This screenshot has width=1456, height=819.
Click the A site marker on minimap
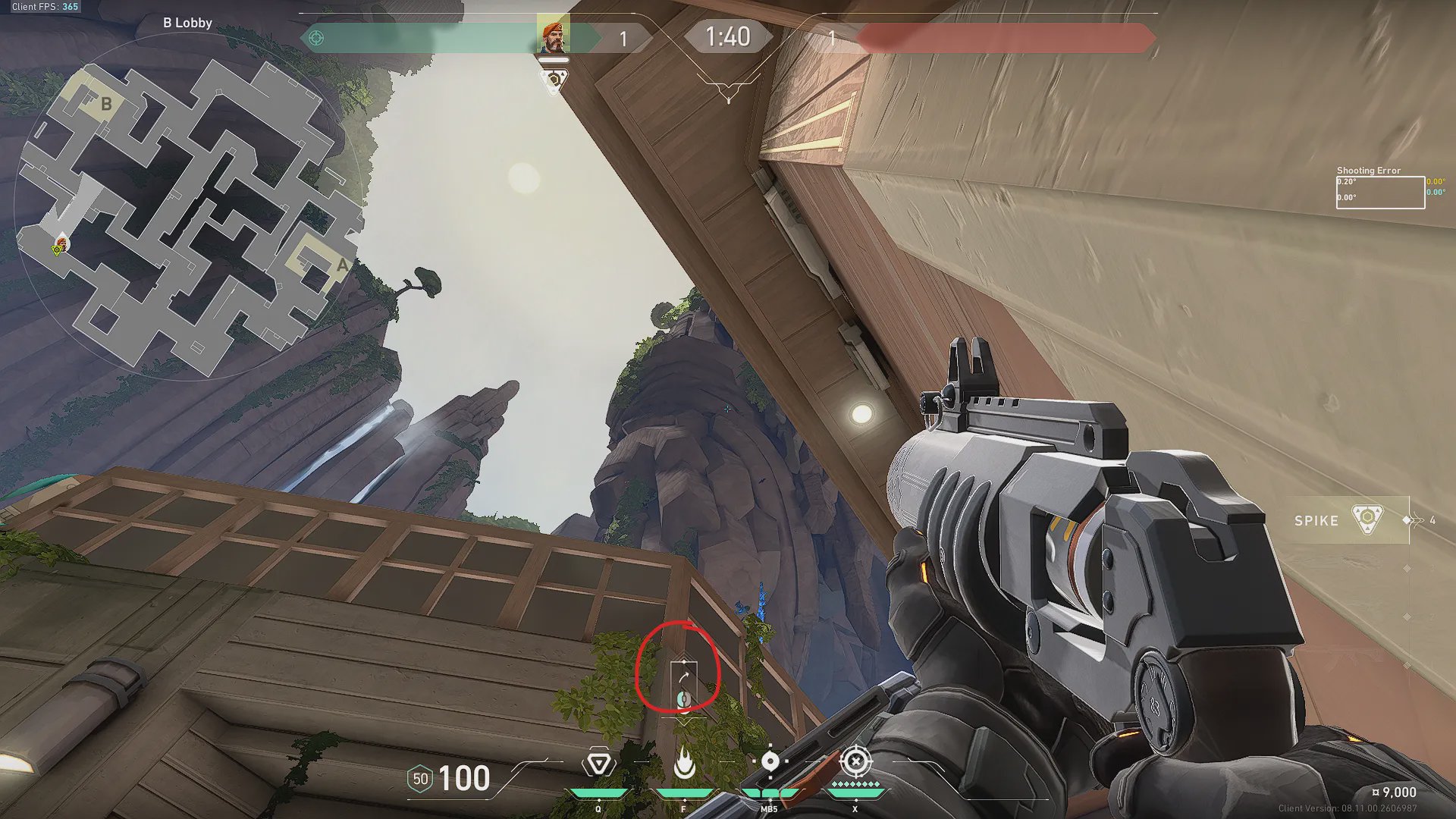[342, 265]
